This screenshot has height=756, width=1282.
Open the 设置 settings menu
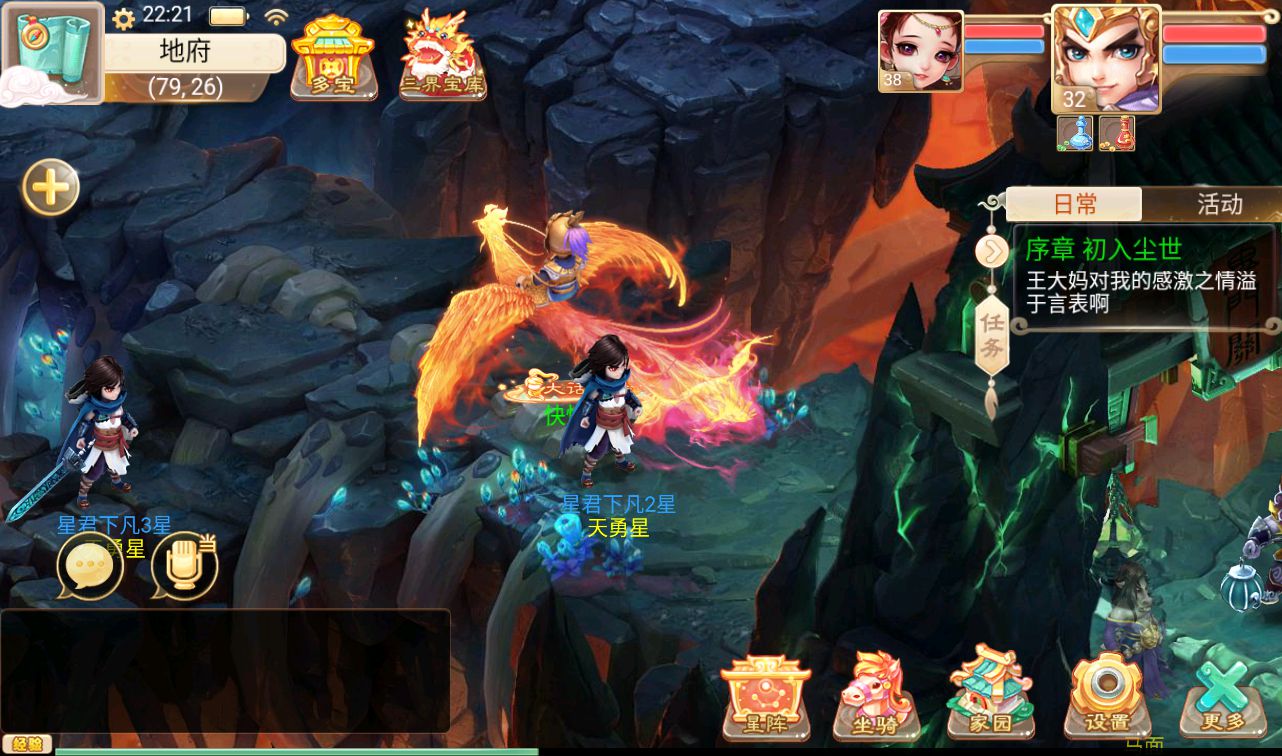click(1106, 697)
